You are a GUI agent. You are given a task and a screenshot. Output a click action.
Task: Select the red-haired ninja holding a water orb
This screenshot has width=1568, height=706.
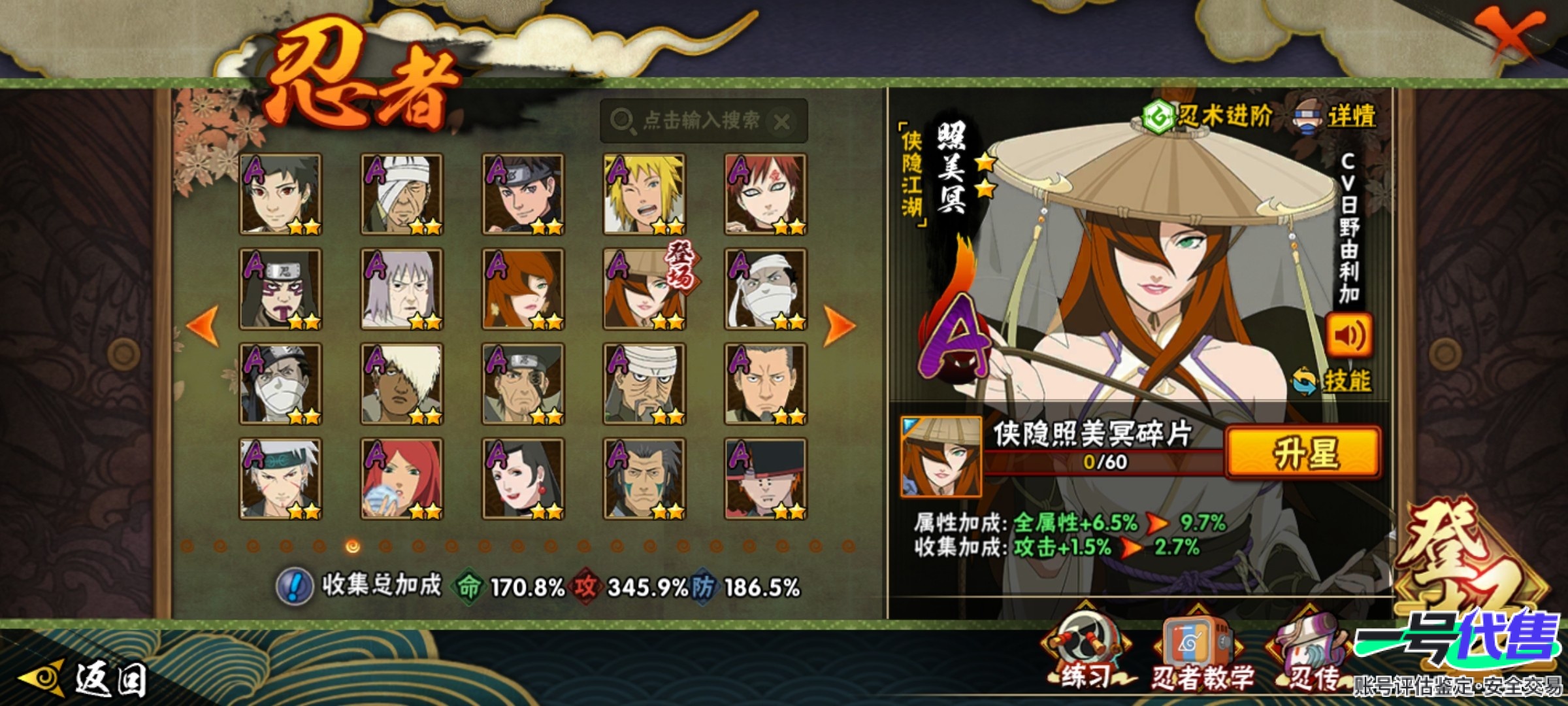[x=402, y=479]
